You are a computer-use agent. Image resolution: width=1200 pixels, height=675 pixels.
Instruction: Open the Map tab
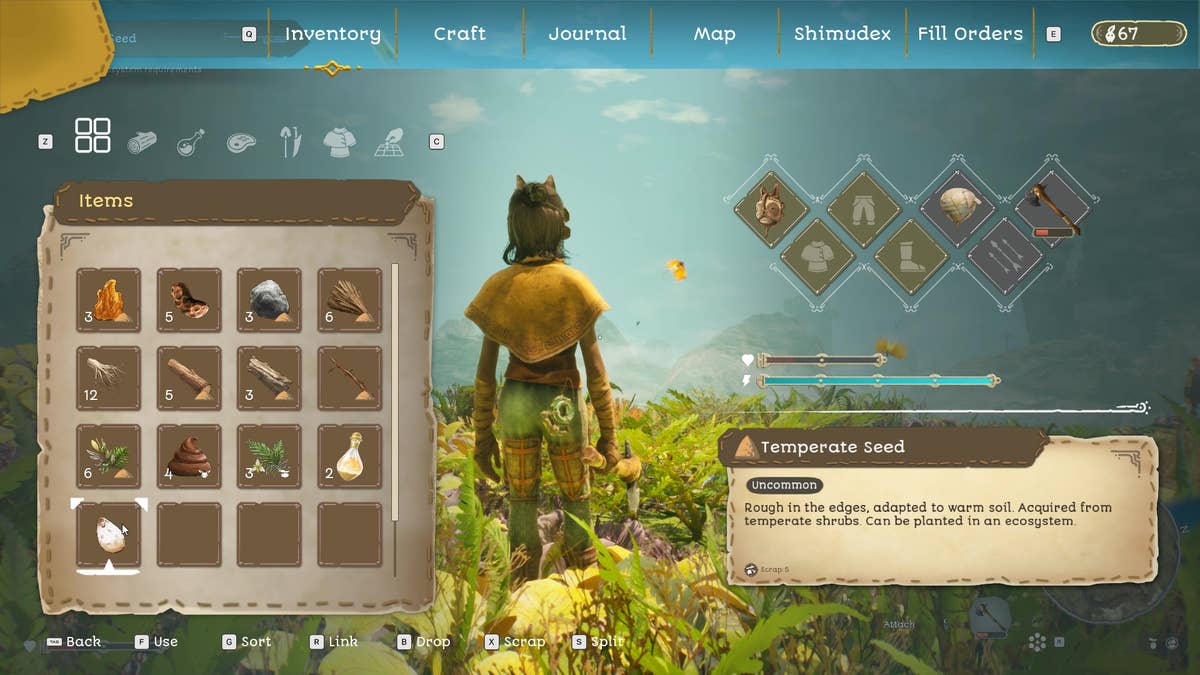click(715, 34)
